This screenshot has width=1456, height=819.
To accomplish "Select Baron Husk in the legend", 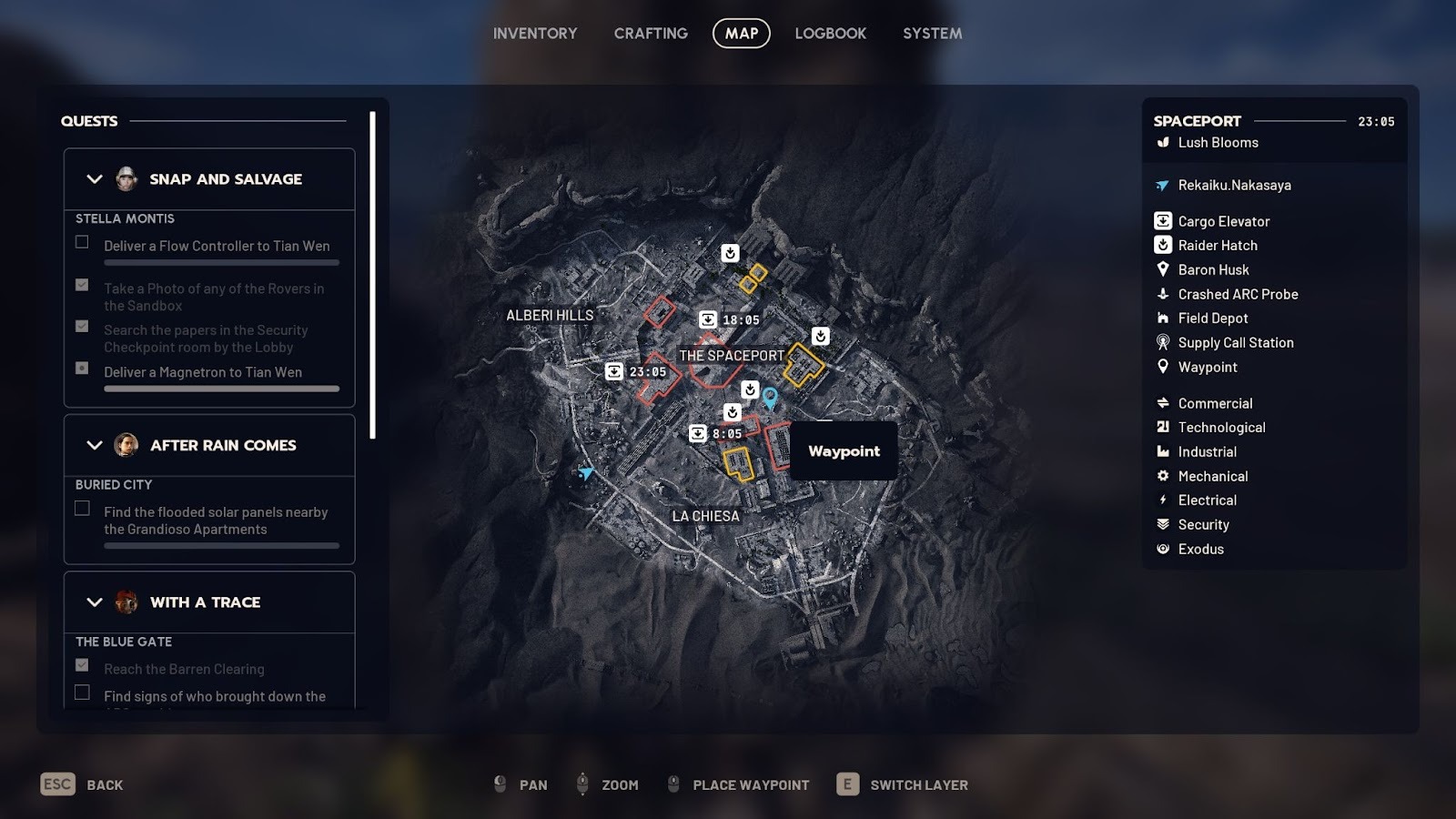I will pyautogui.click(x=1213, y=270).
